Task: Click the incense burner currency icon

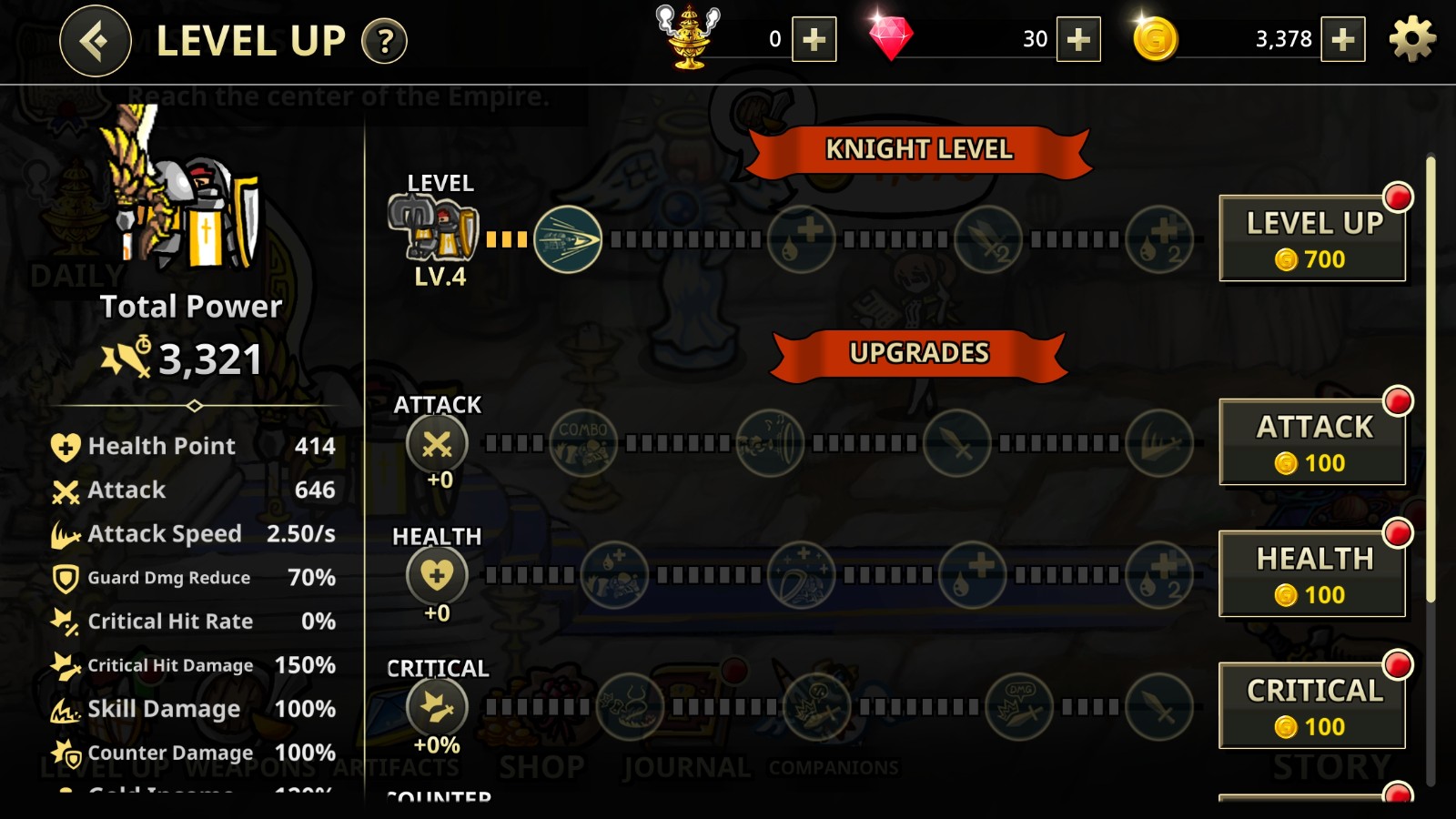Action: pyautogui.click(x=687, y=38)
